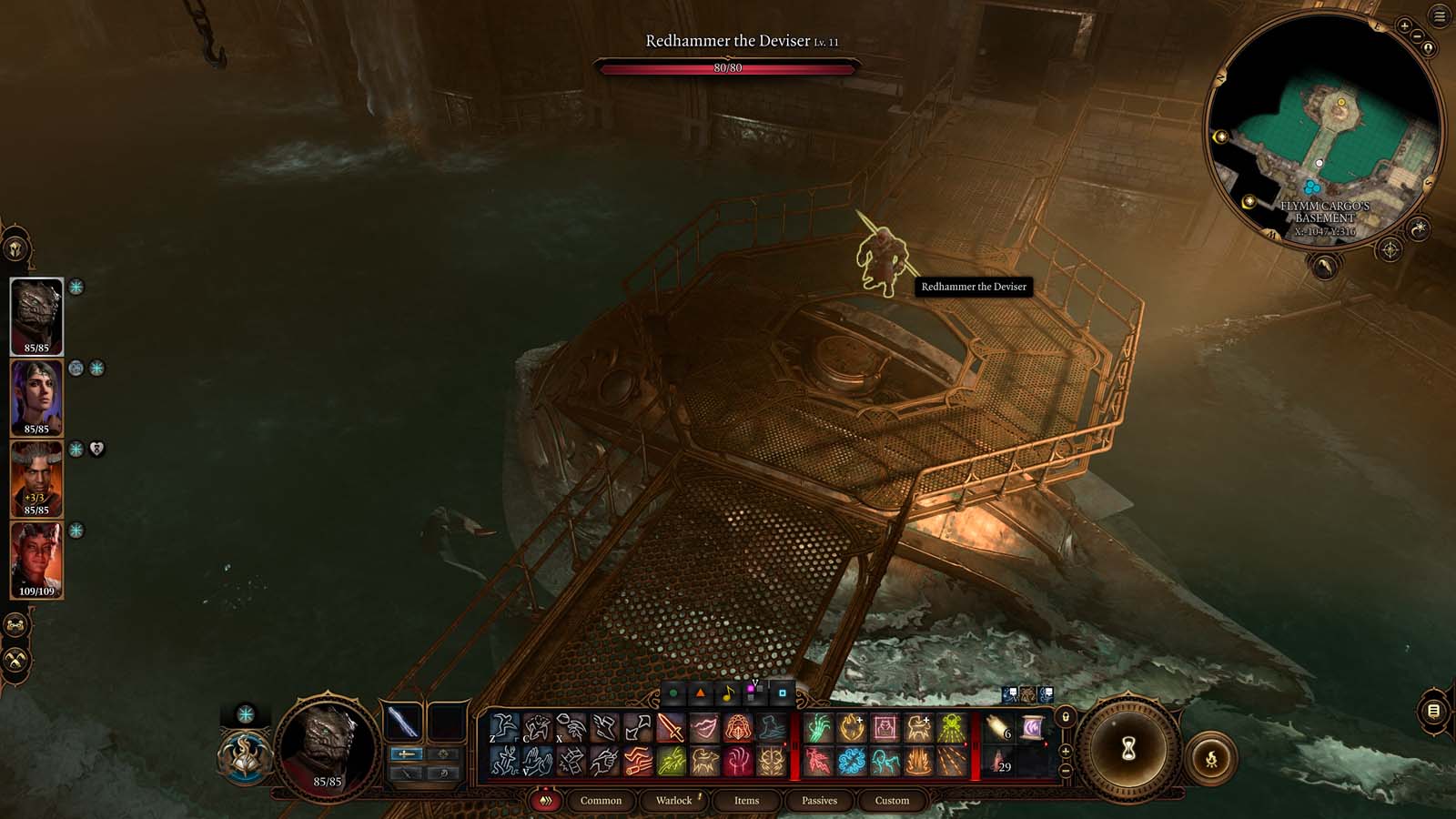Click the End Turn hourglass button
1456x819 pixels.
(1128, 749)
